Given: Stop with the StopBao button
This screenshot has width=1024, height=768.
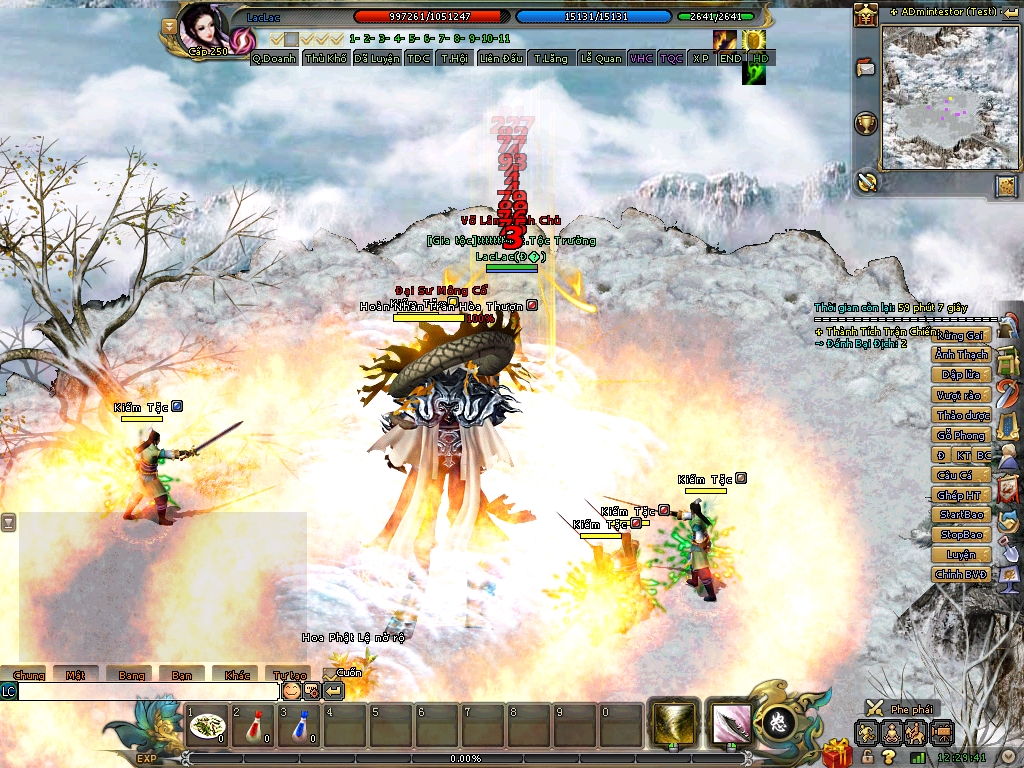Looking at the screenshot, I should (961, 535).
